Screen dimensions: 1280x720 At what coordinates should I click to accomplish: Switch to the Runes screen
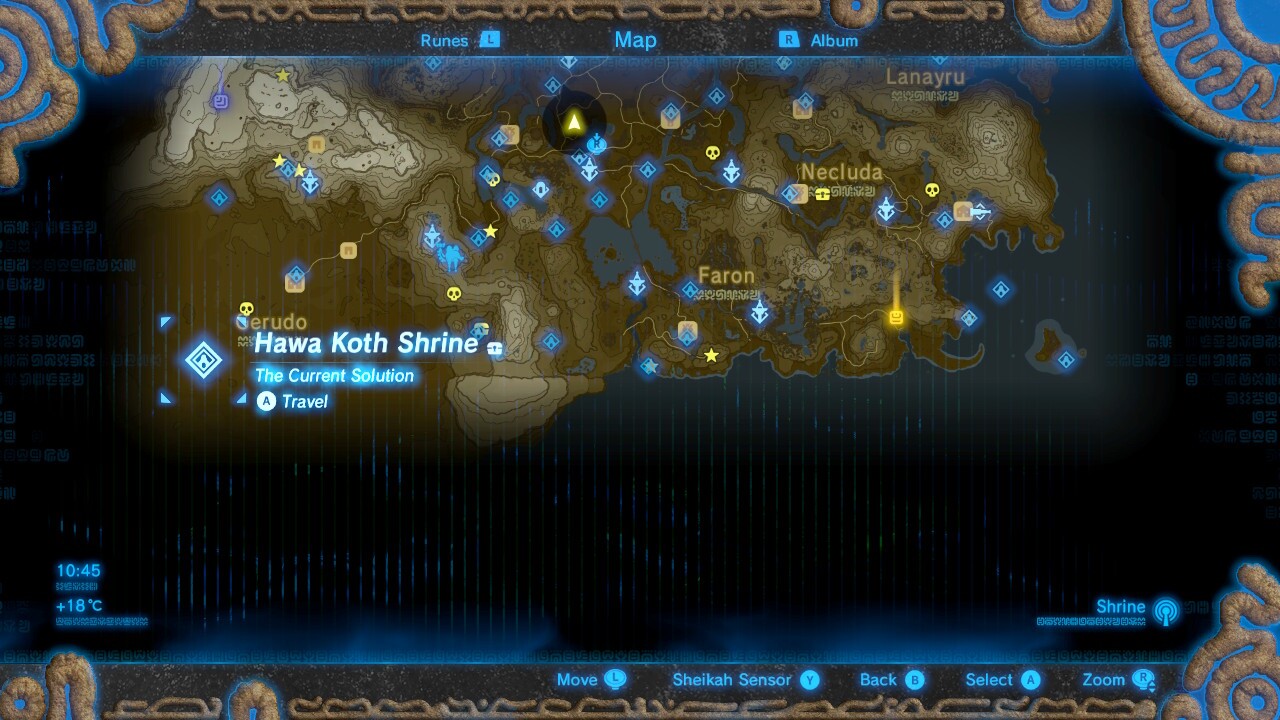click(451, 40)
